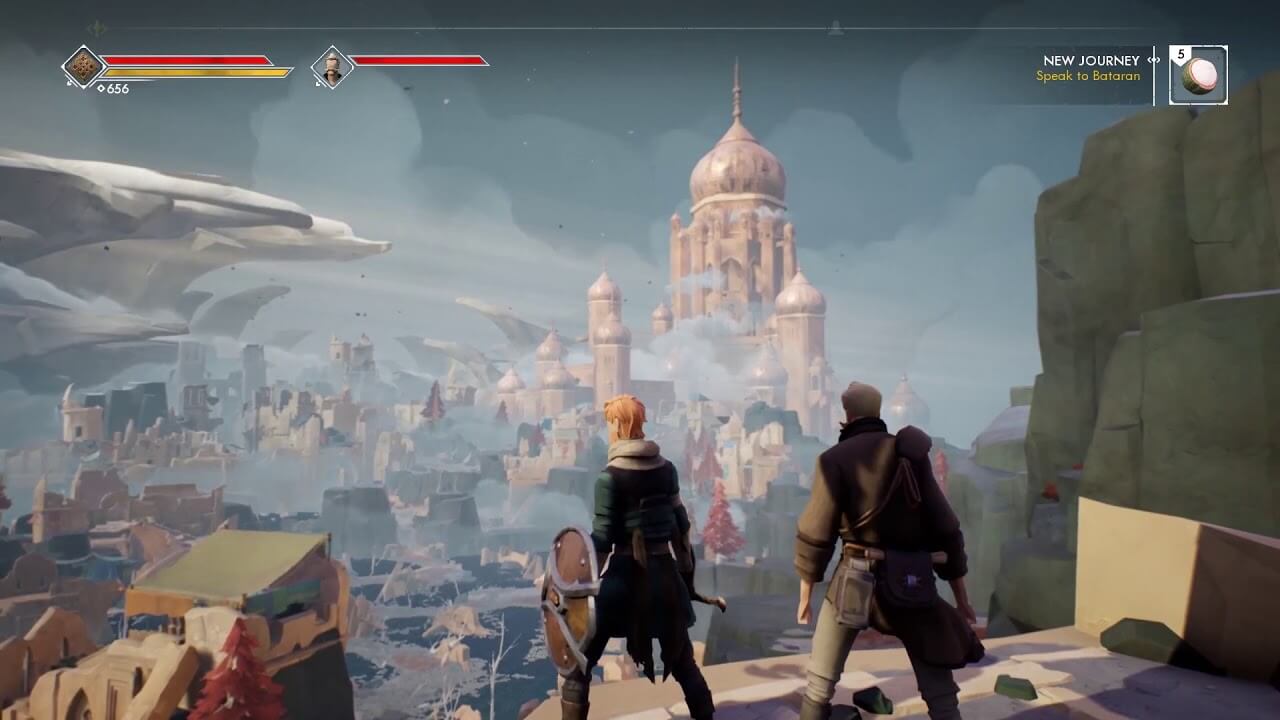This screenshot has height=720, width=1280.
Task: Click the player emblem portrait icon
Action: [84, 67]
